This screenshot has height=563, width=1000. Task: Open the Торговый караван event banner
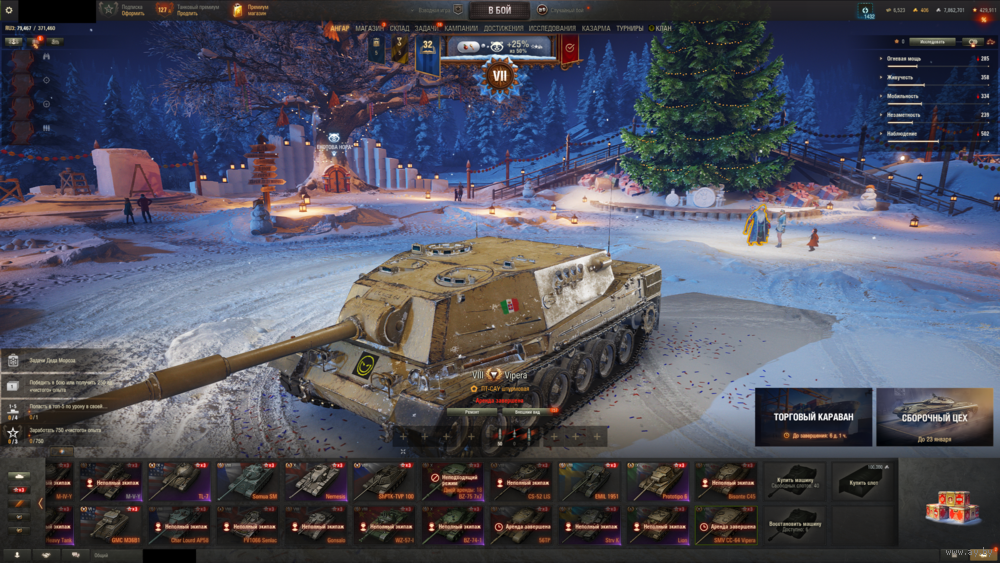[813, 416]
